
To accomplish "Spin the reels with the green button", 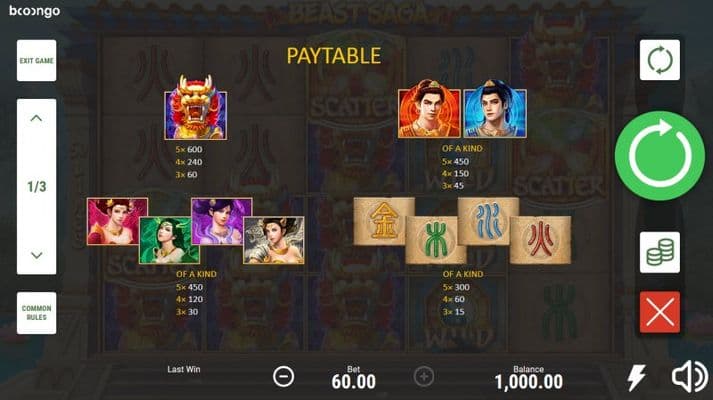I will click(x=659, y=155).
